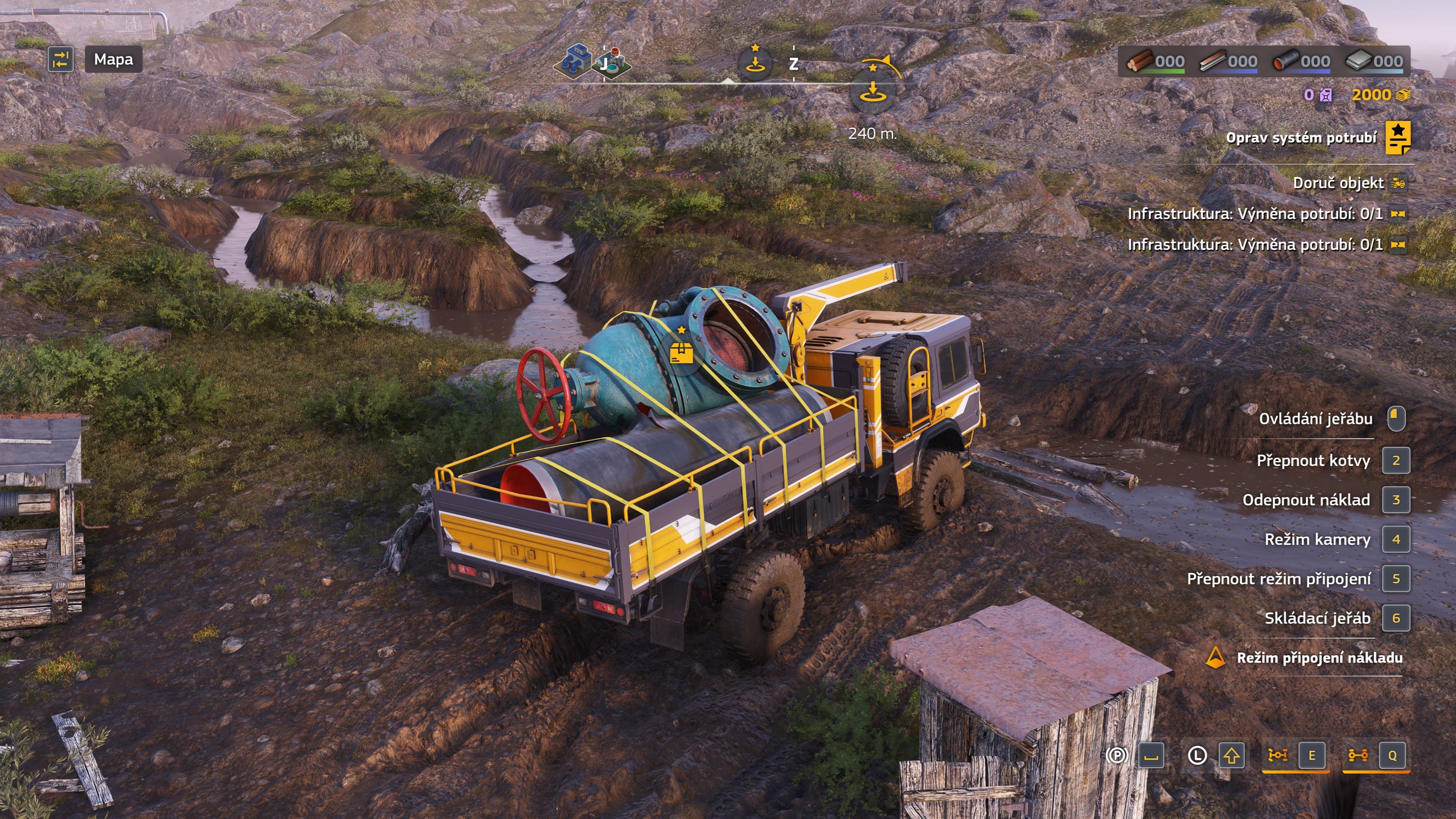Click the swap arrows icon beside Mapa
The width and height of the screenshot is (1456, 819).
pyautogui.click(x=61, y=60)
